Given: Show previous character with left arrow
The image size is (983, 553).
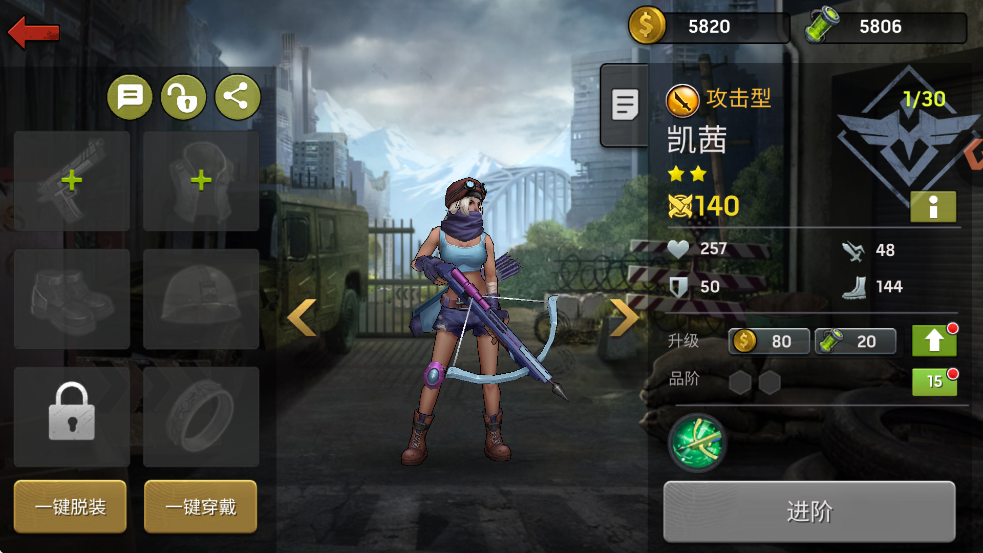Looking at the screenshot, I should pos(301,318).
